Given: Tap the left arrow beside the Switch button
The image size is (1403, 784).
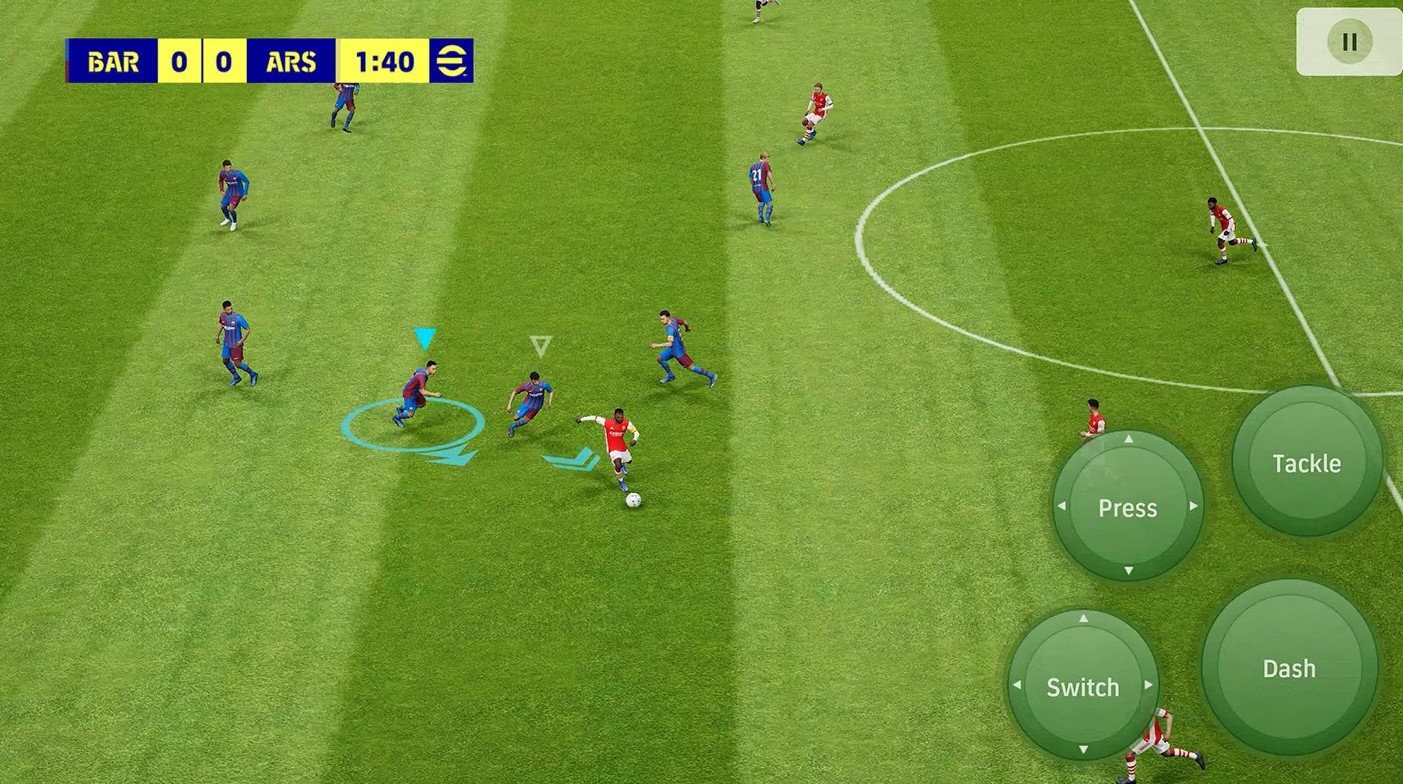Looking at the screenshot, I should [1018, 687].
